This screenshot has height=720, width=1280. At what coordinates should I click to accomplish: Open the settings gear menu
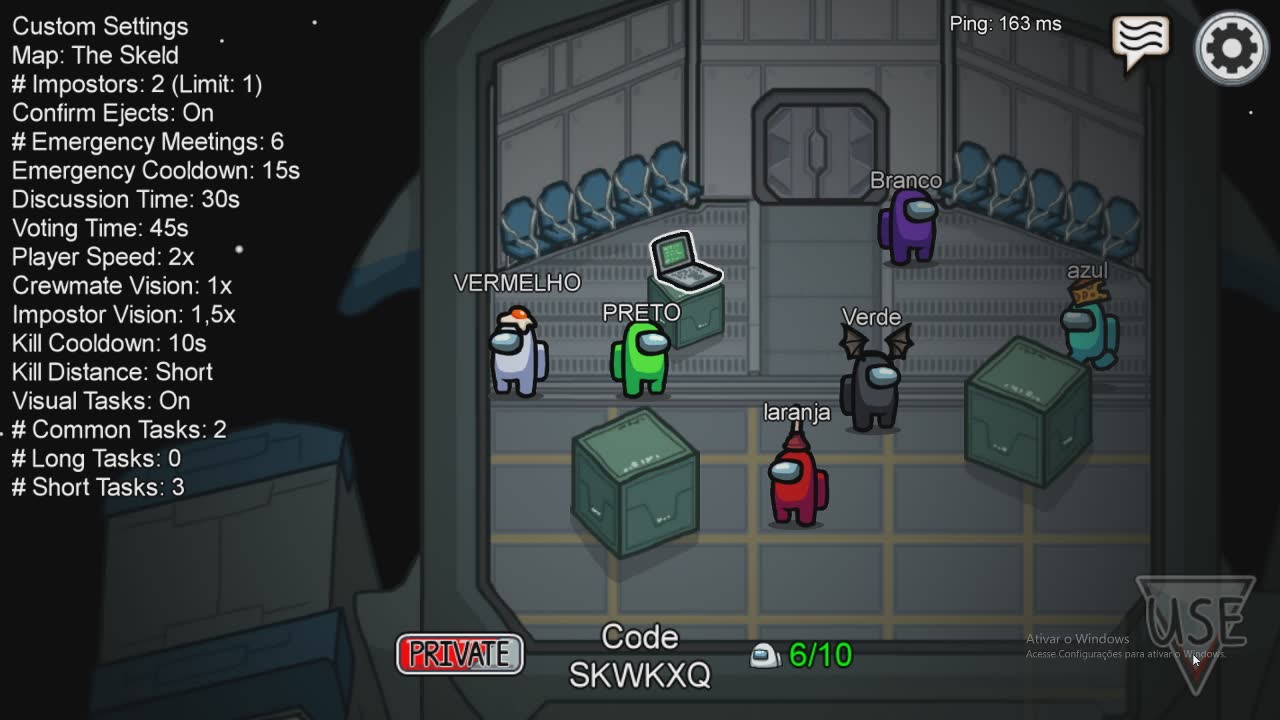click(1231, 47)
